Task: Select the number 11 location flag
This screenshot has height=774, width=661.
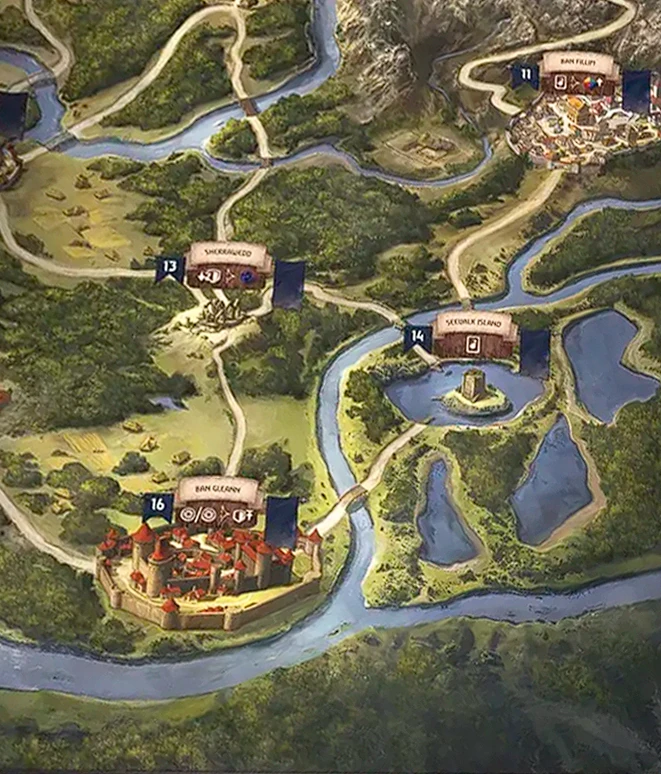Action: (x=525, y=75)
